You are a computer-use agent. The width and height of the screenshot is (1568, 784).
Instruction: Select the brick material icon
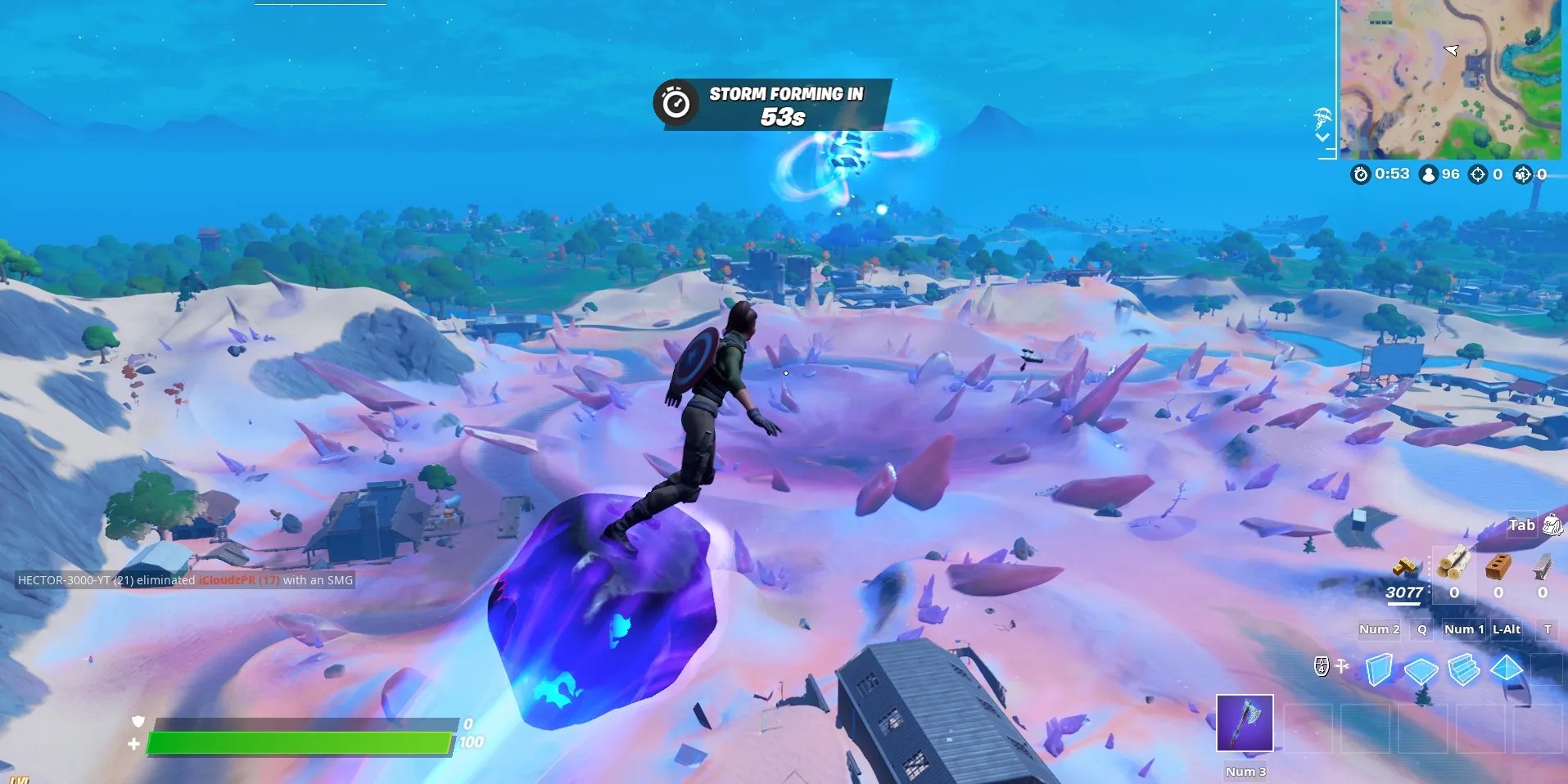click(1498, 568)
